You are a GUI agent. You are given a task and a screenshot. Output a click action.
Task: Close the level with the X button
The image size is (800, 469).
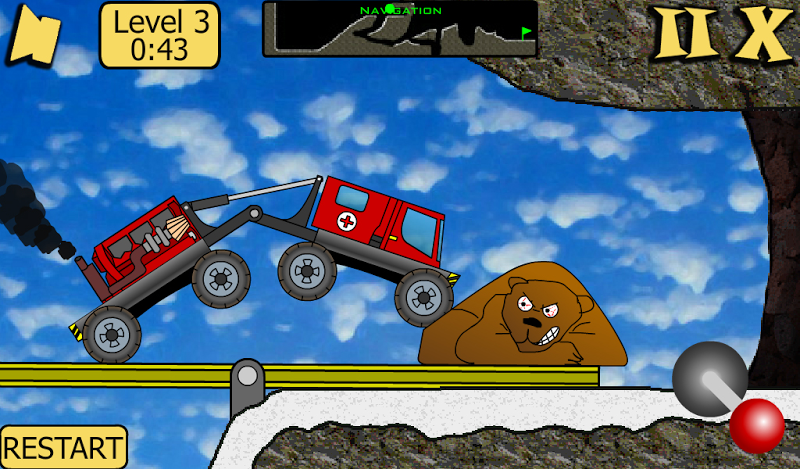(x=762, y=36)
